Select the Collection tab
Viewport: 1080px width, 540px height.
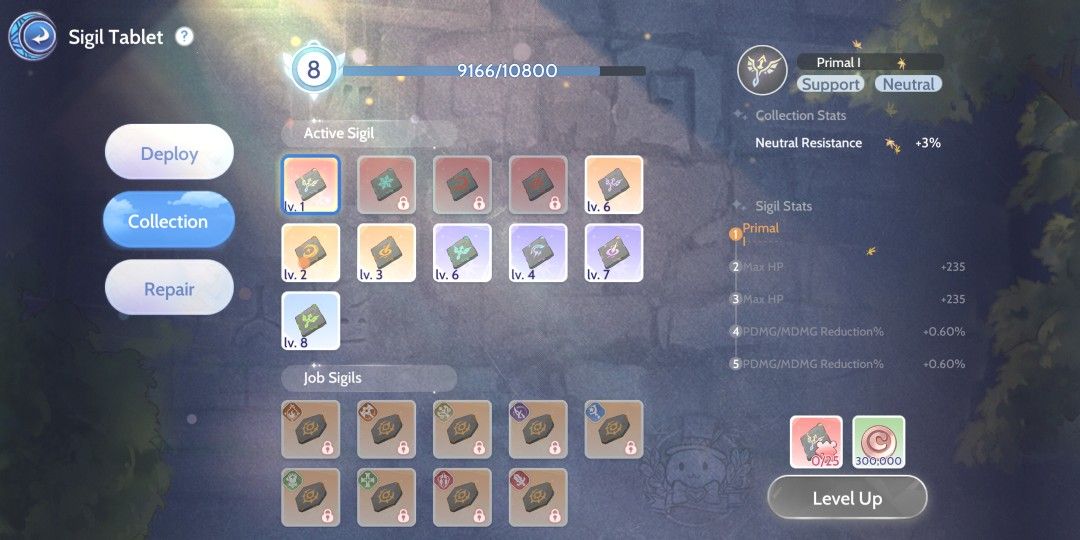[169, 221]
